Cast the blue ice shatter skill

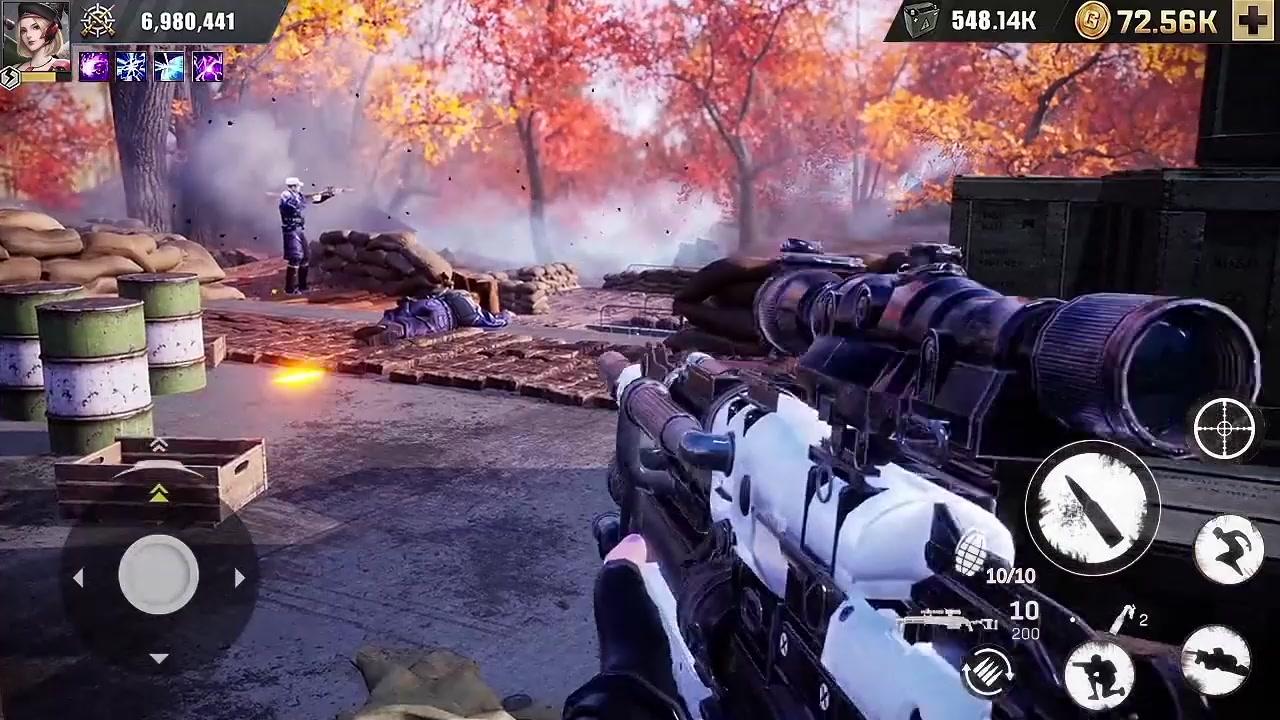pos(130,68)
